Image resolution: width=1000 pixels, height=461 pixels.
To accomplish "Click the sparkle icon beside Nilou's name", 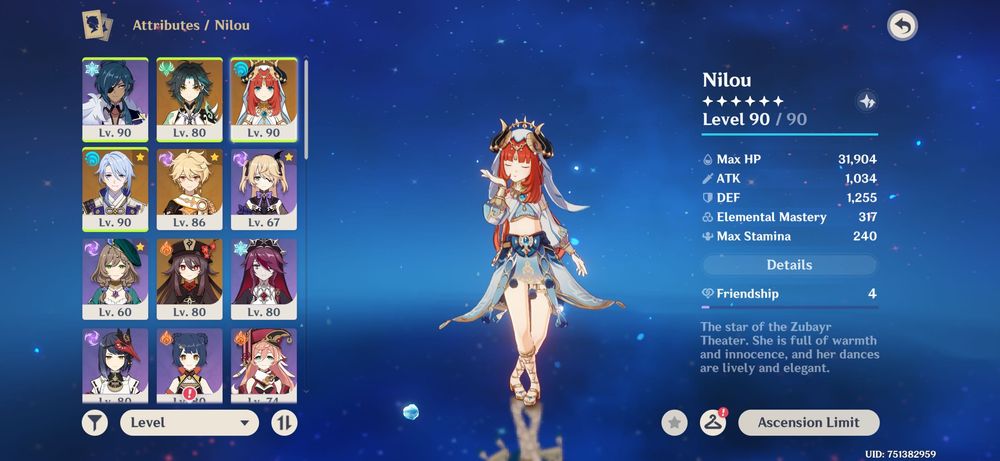I will (x=866, y=101).
